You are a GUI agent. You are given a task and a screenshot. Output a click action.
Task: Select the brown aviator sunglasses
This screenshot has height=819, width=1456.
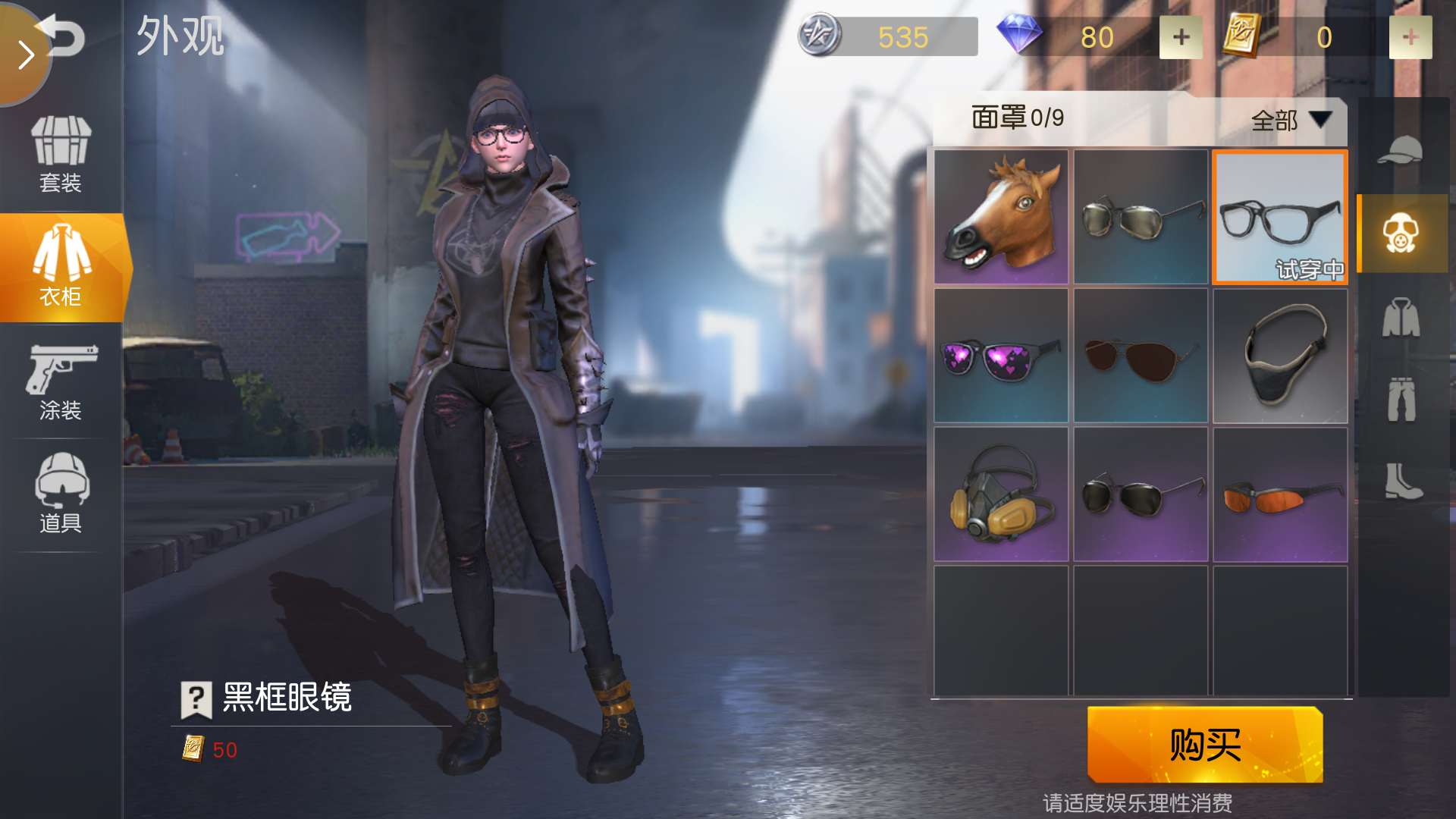[x=1141, y=356]
